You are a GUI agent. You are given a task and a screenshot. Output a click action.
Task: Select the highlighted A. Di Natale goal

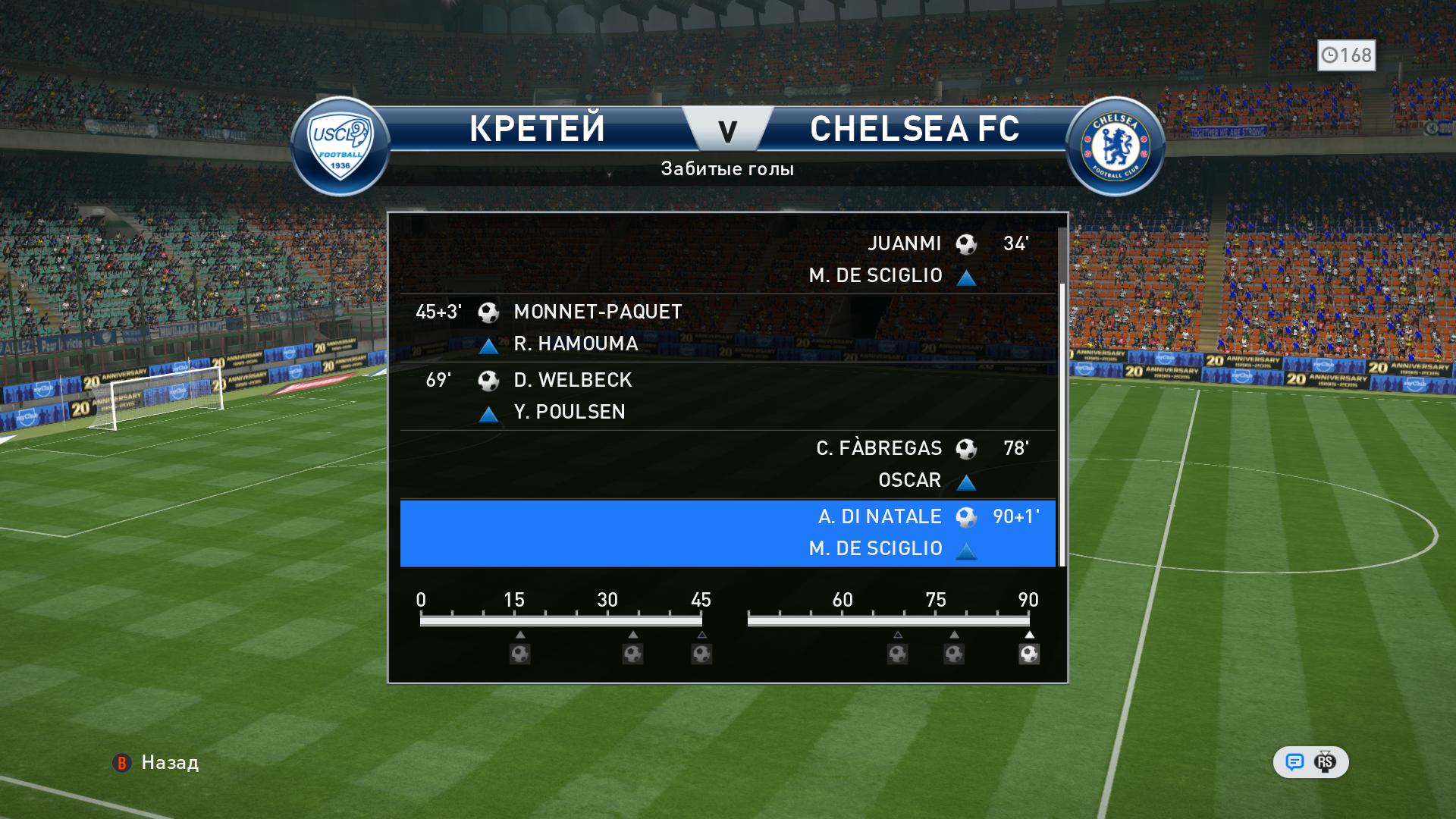click(x=726, y=532)
